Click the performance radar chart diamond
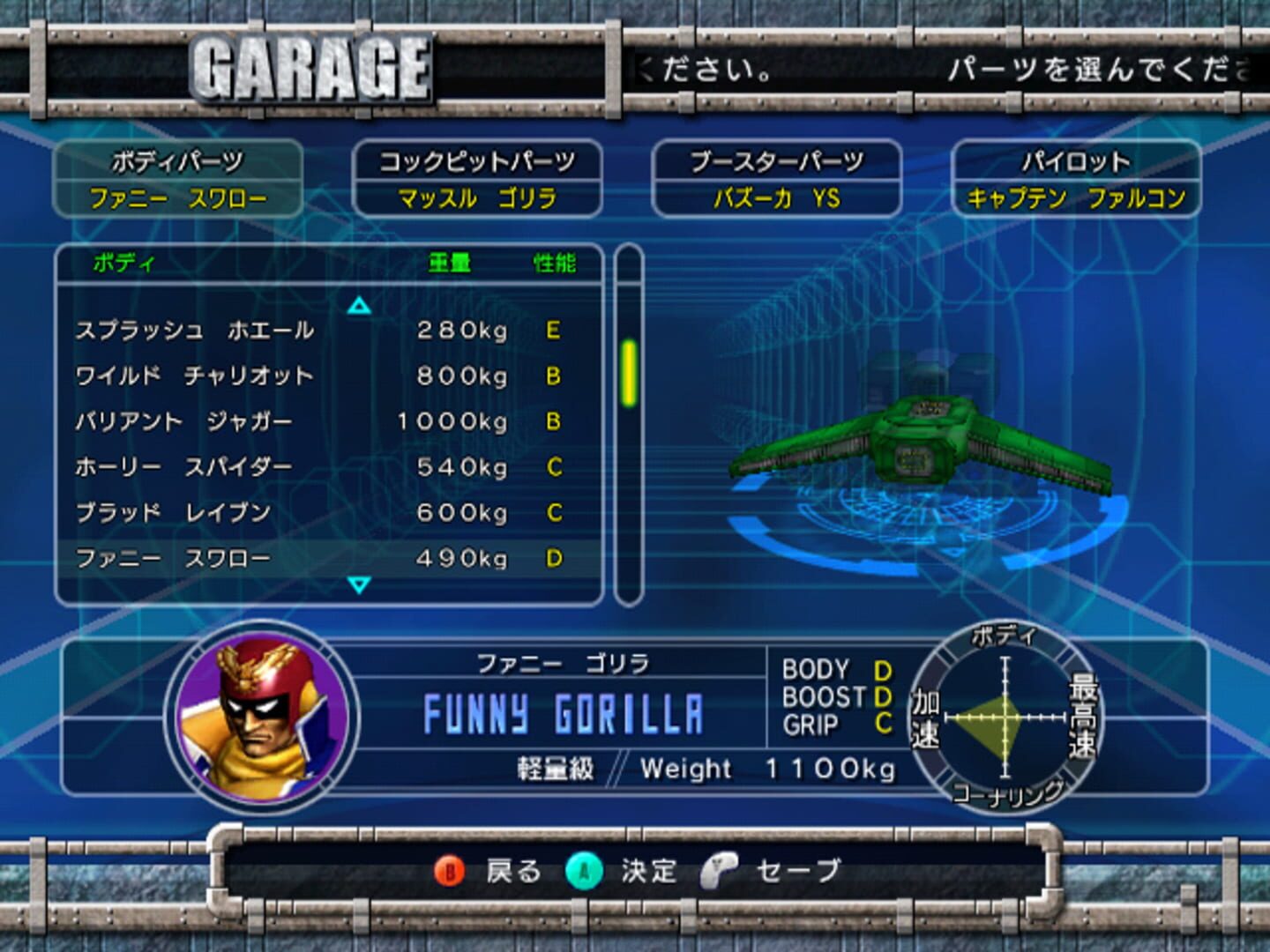Screen dimensions: 1270x952 [1005, 718]
